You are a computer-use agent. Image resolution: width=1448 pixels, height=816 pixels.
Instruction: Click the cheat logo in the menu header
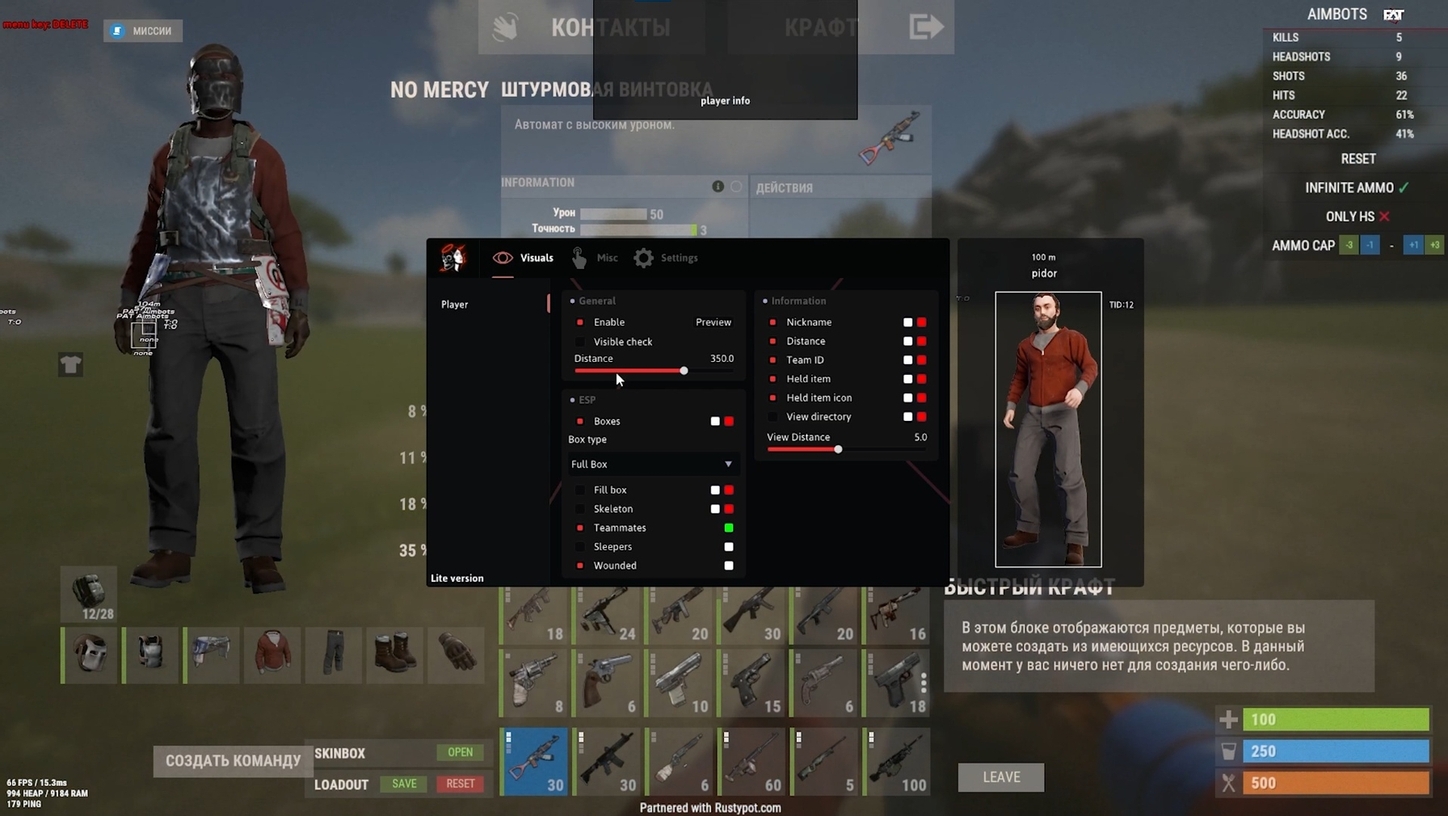coord(453,257)
